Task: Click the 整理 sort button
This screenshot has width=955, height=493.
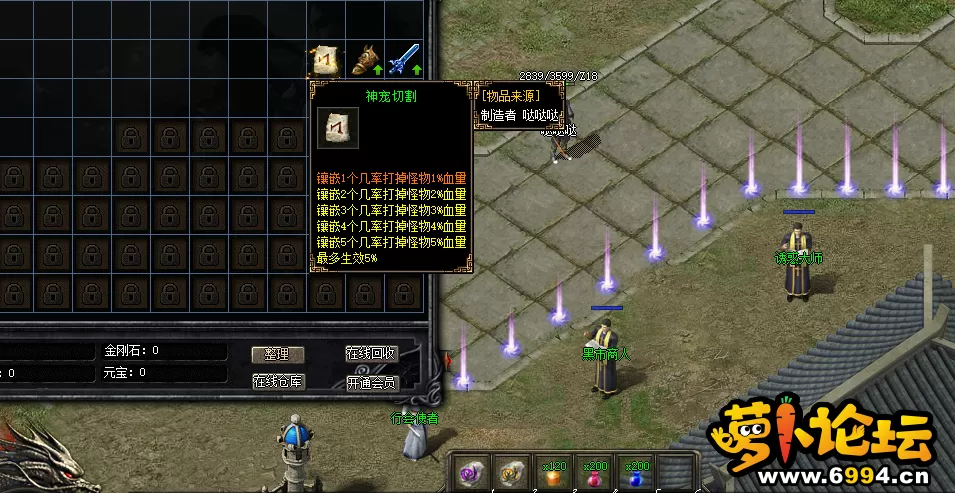Action: click(277, 354)
